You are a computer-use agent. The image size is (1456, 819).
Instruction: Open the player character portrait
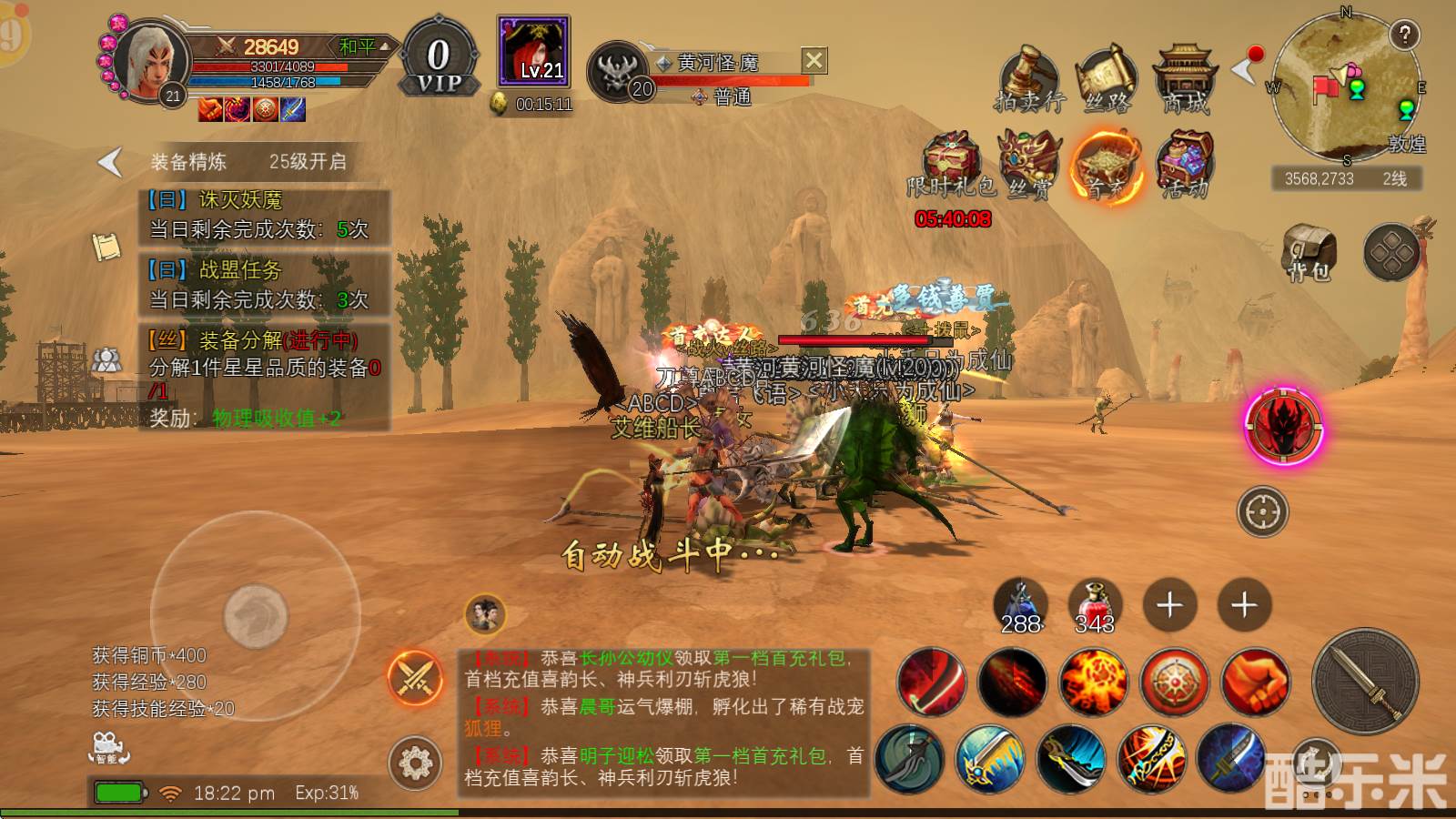(x=150, y=61)
